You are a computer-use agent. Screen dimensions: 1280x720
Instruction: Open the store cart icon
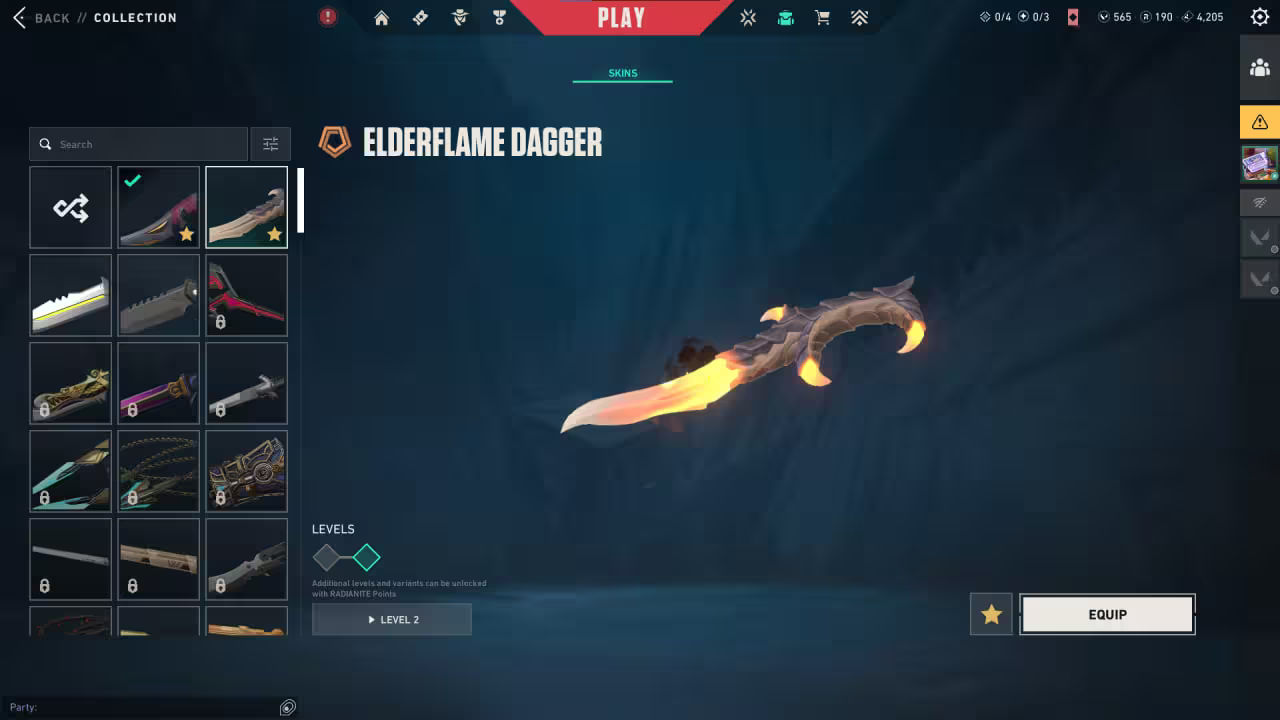[x=822, y=18]
